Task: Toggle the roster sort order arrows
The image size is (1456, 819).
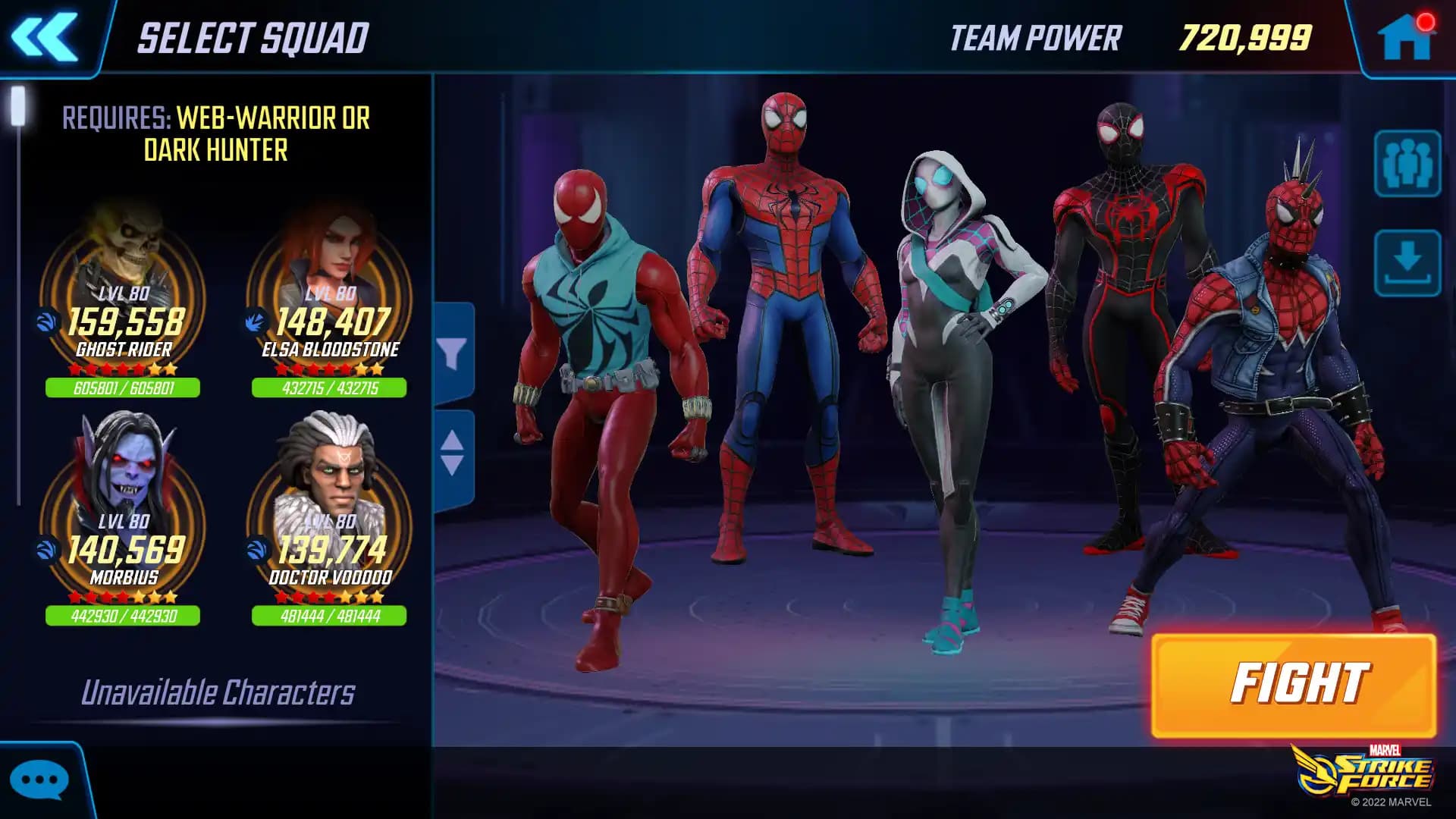Action: [x=453, y=453]
